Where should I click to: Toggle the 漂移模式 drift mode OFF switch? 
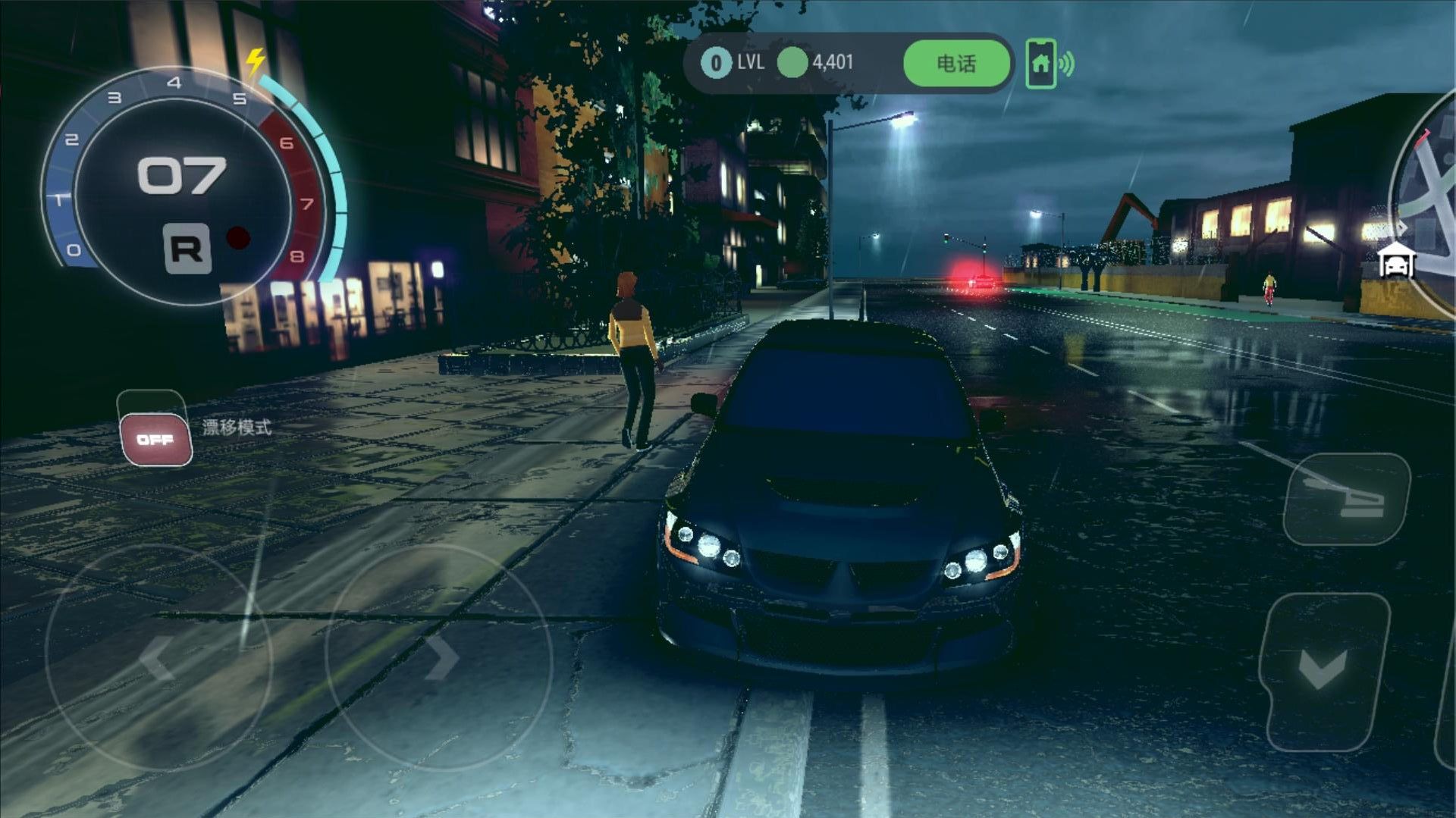tap(155, 439)
